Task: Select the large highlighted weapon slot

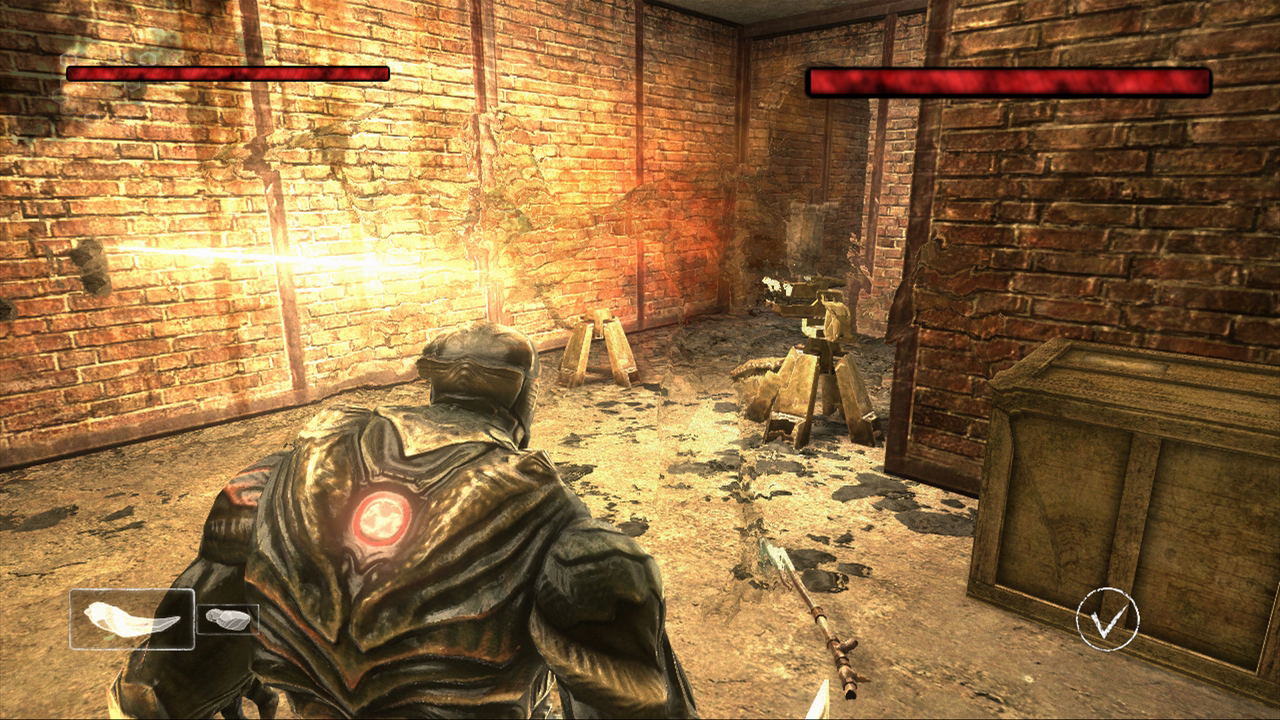Action: coord(132,619)
